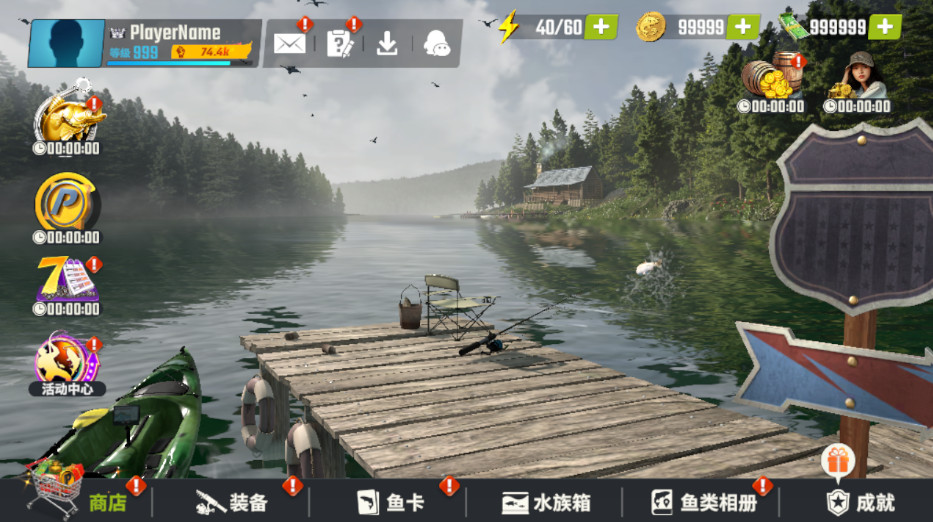
Task: Open the gold P coin event
Action: pos(66,205)
